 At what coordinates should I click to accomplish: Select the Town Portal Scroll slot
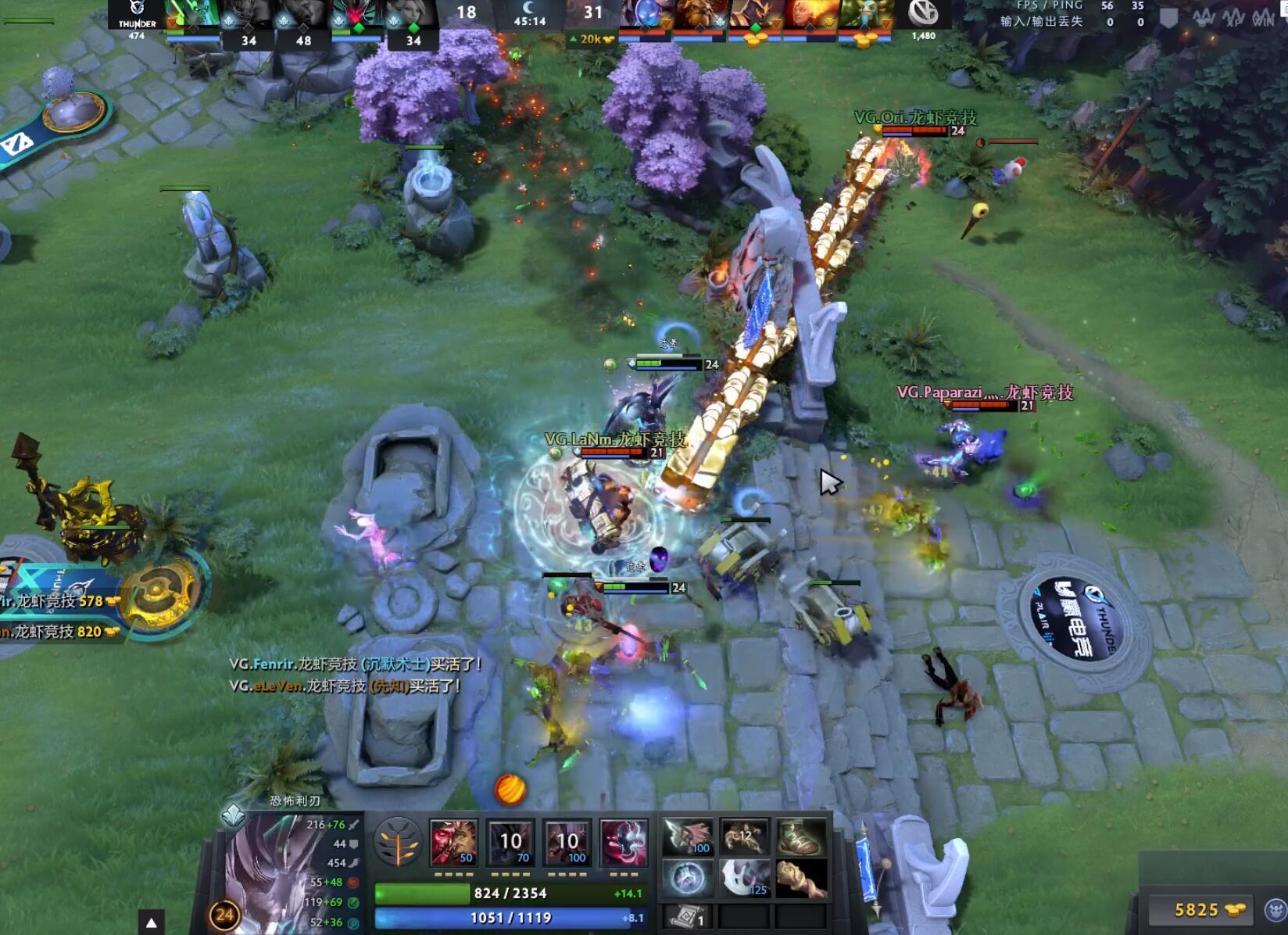pyautogui.click(x=686, y=916)
